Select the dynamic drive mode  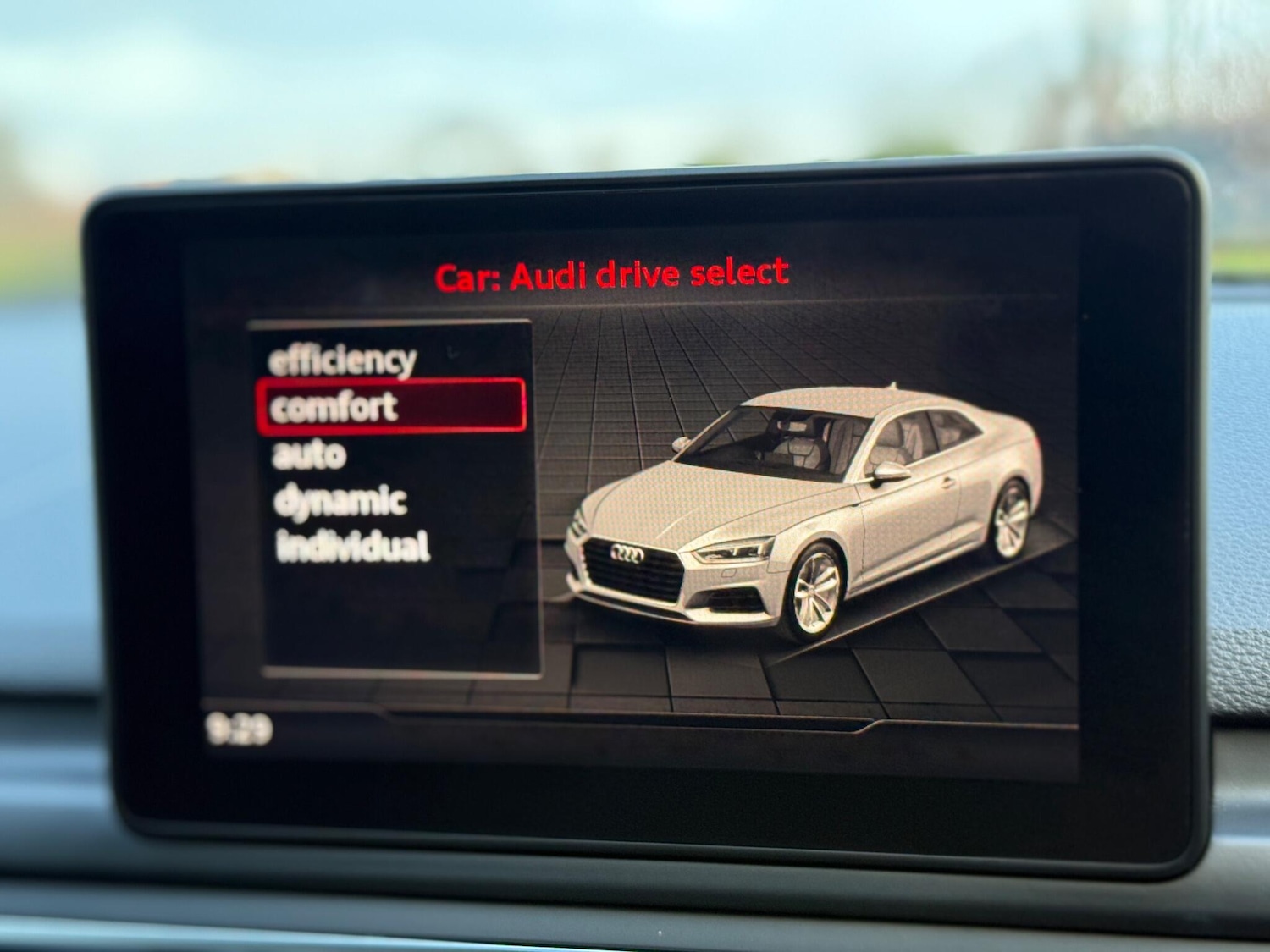pos(339,502)
